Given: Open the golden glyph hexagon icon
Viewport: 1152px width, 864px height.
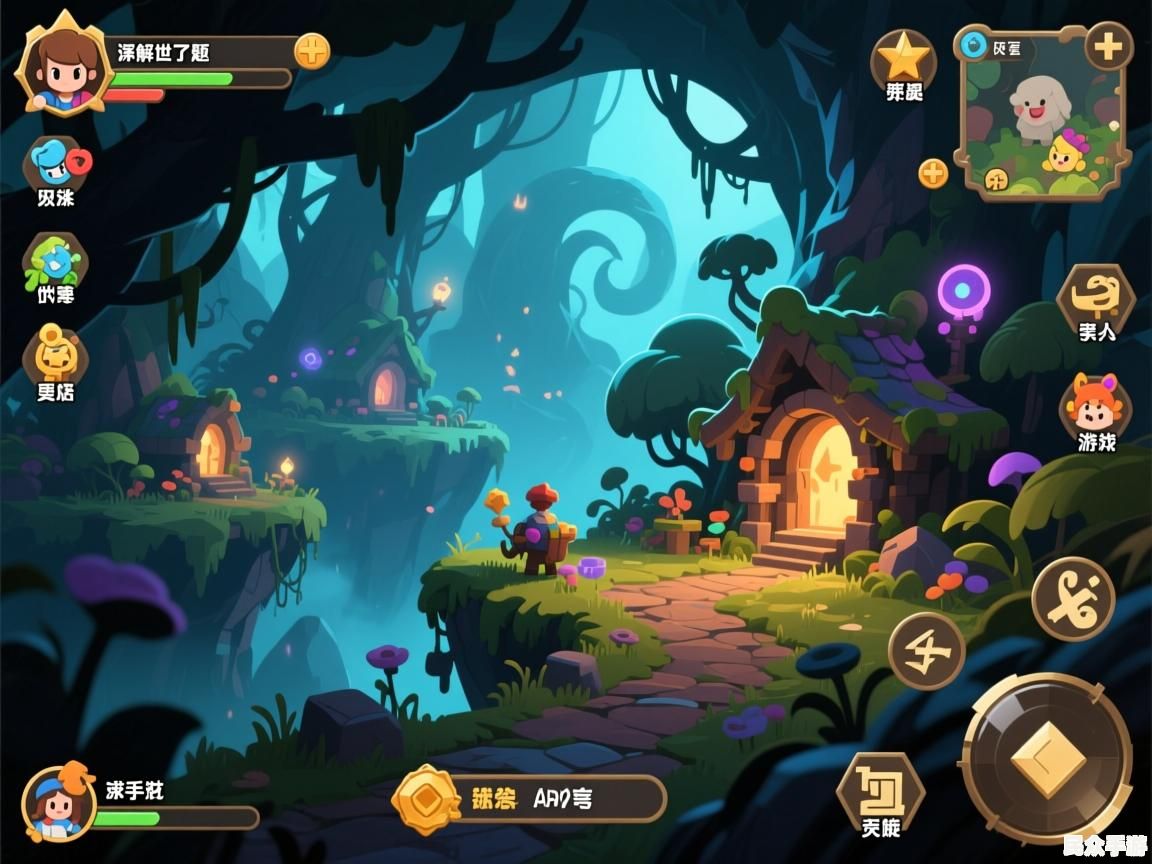Looking at the screenshot, I should [1096, 295].
